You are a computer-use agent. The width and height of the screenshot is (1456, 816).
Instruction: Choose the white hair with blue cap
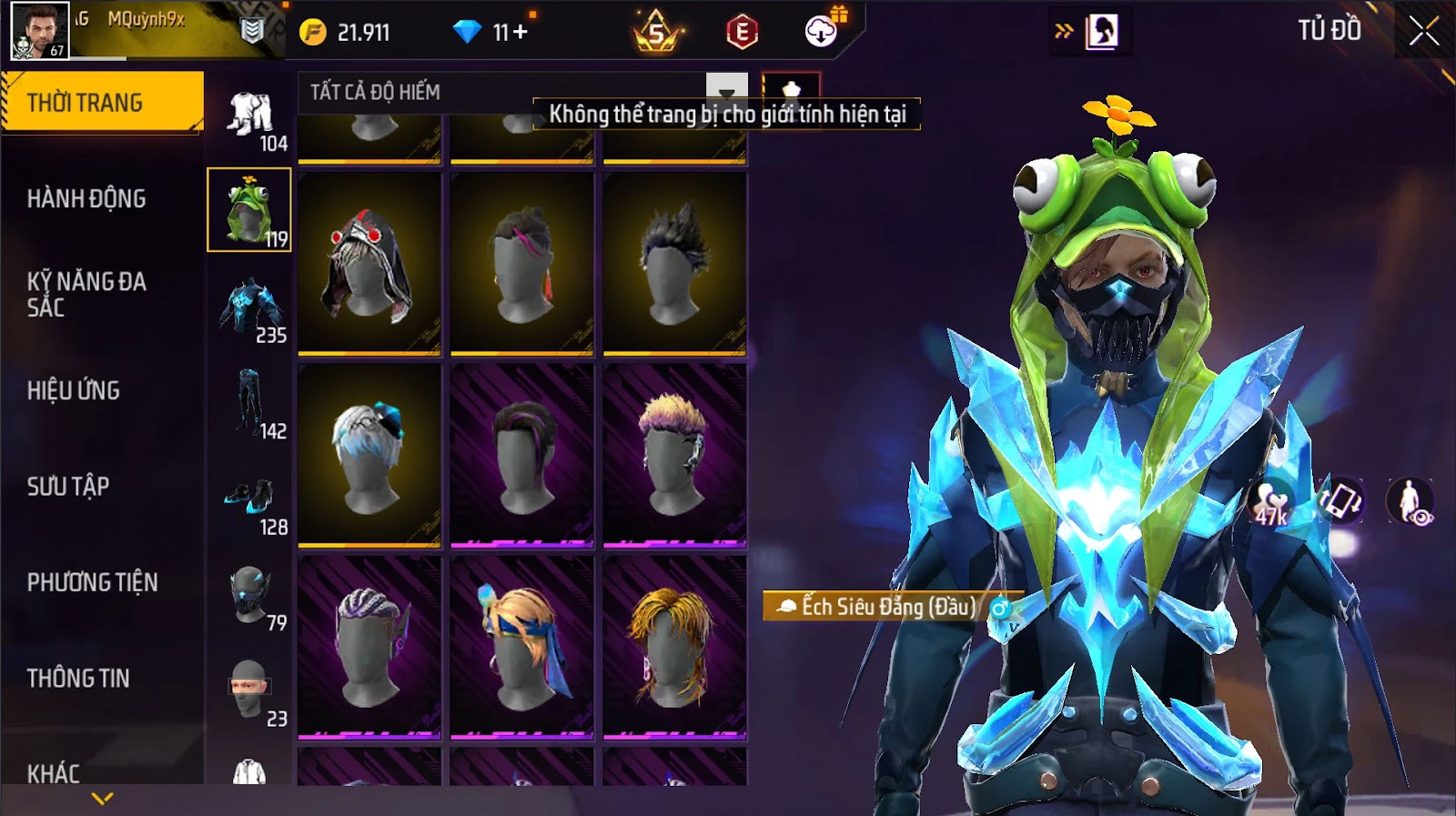pyautogui.click(x=369, y=455)
